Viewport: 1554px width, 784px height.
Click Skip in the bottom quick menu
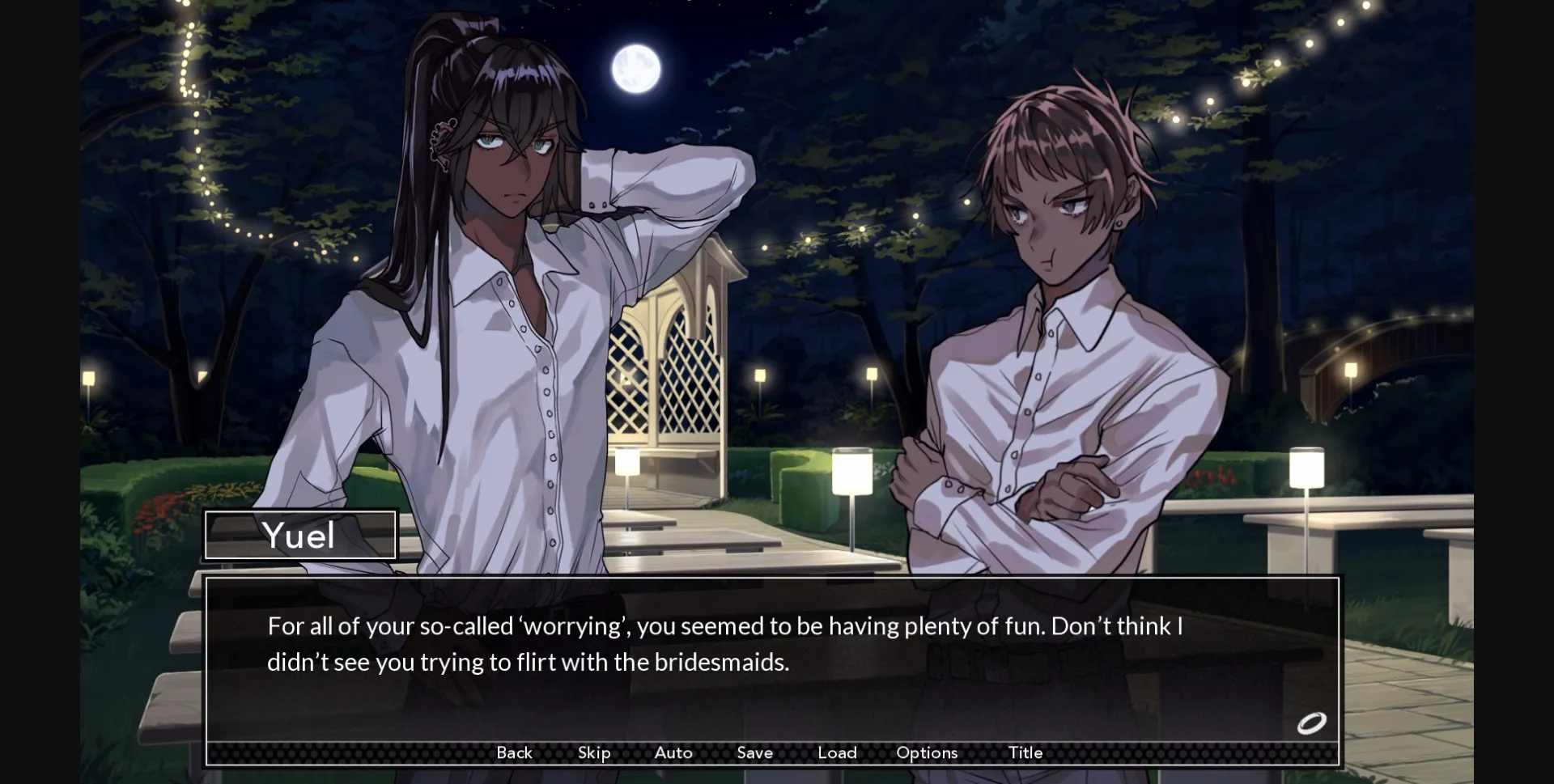[x=593, y=752]
